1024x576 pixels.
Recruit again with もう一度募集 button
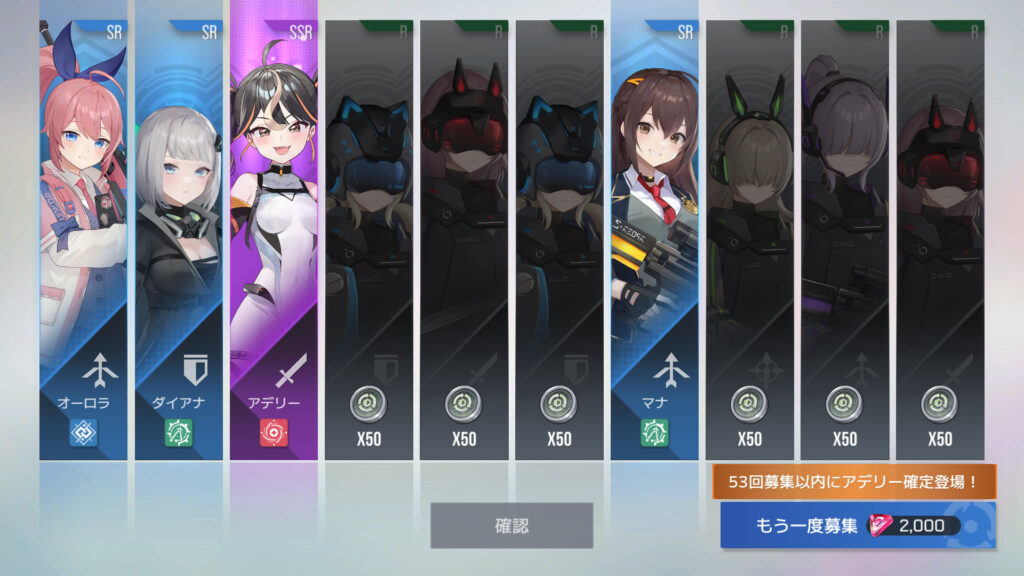tap(857, 526)
